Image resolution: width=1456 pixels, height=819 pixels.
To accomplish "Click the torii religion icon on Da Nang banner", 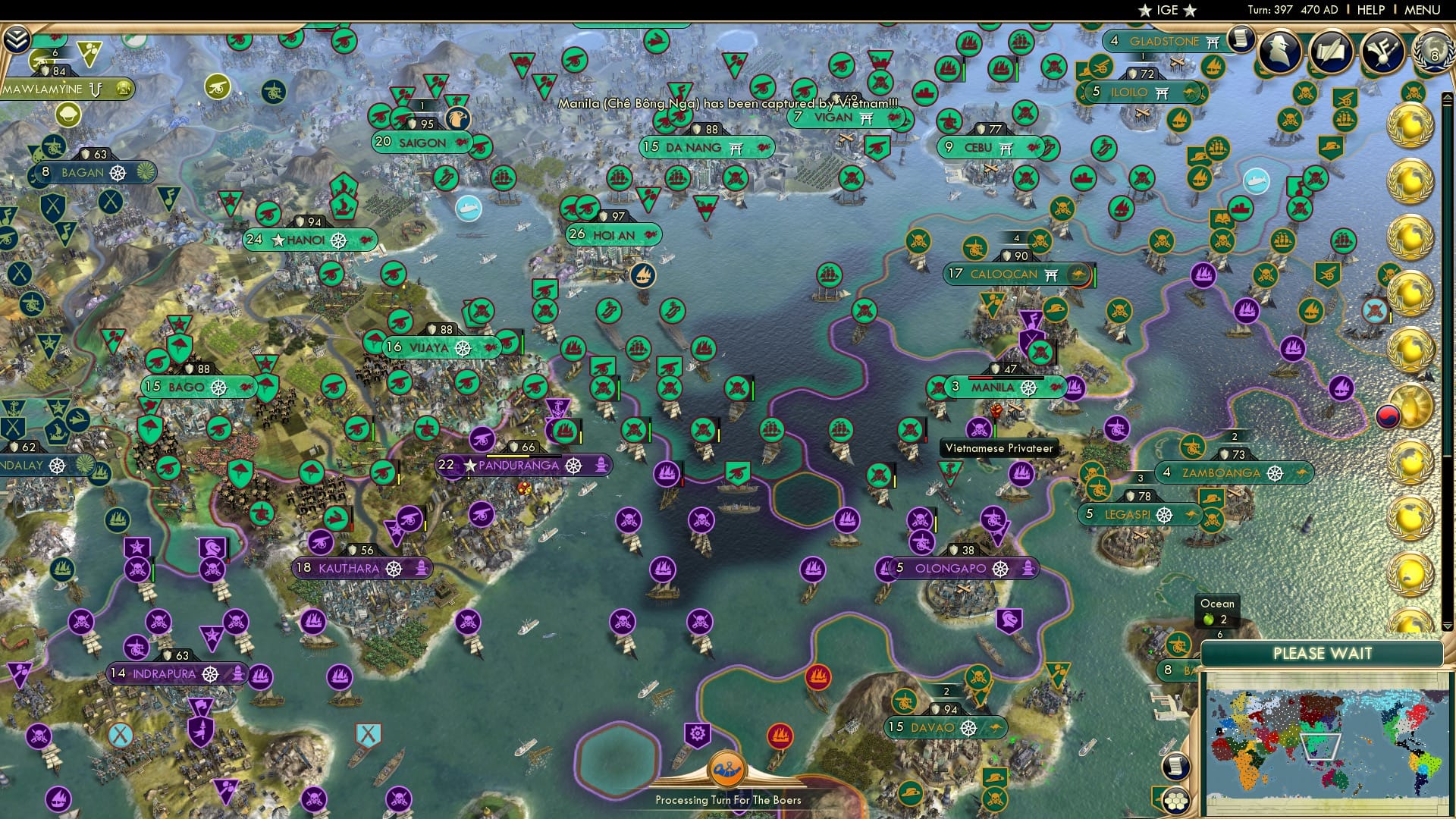I will coord(734,149).
